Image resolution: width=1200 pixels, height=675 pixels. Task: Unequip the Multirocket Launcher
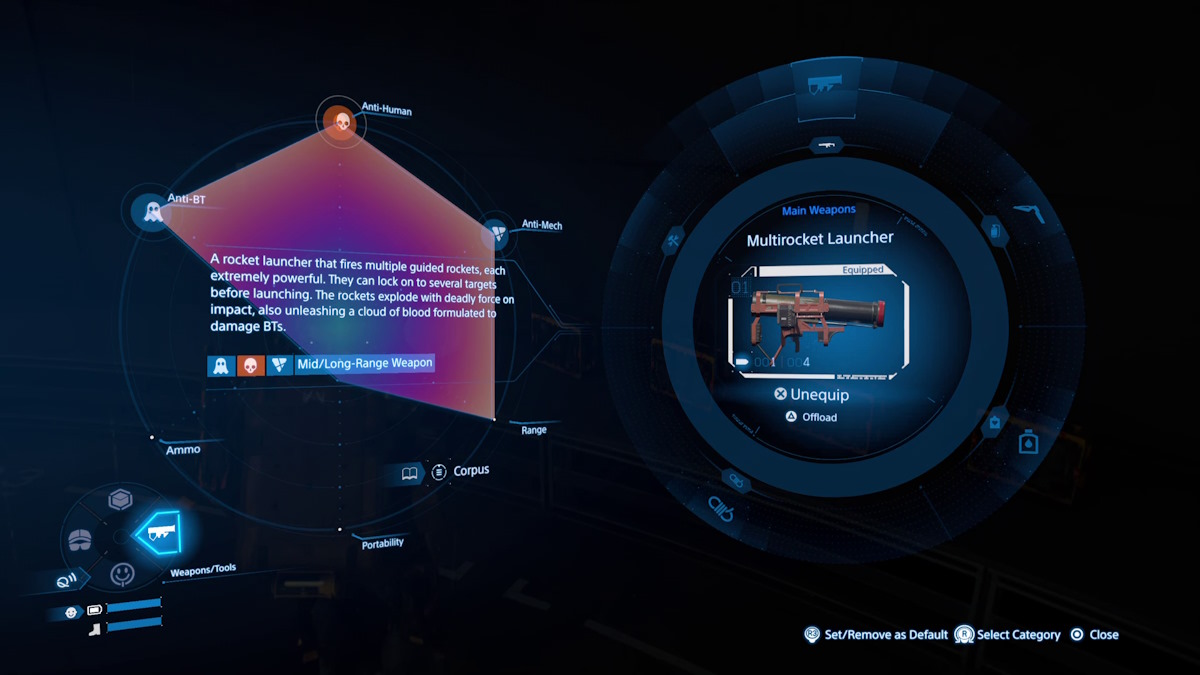pos(811,395)
